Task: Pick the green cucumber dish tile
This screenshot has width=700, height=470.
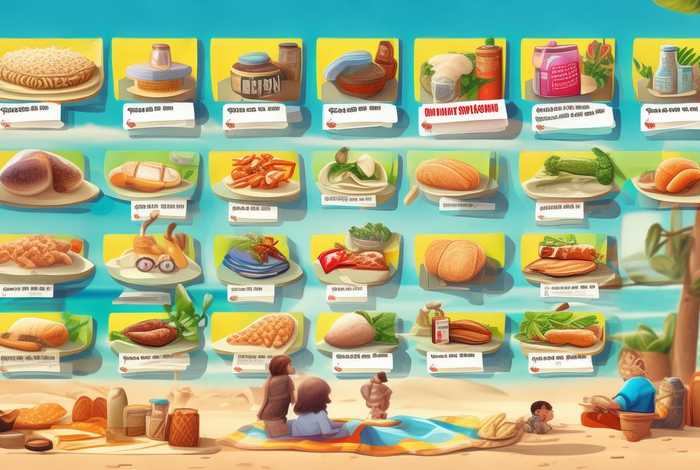Action: tap(572, 168)
